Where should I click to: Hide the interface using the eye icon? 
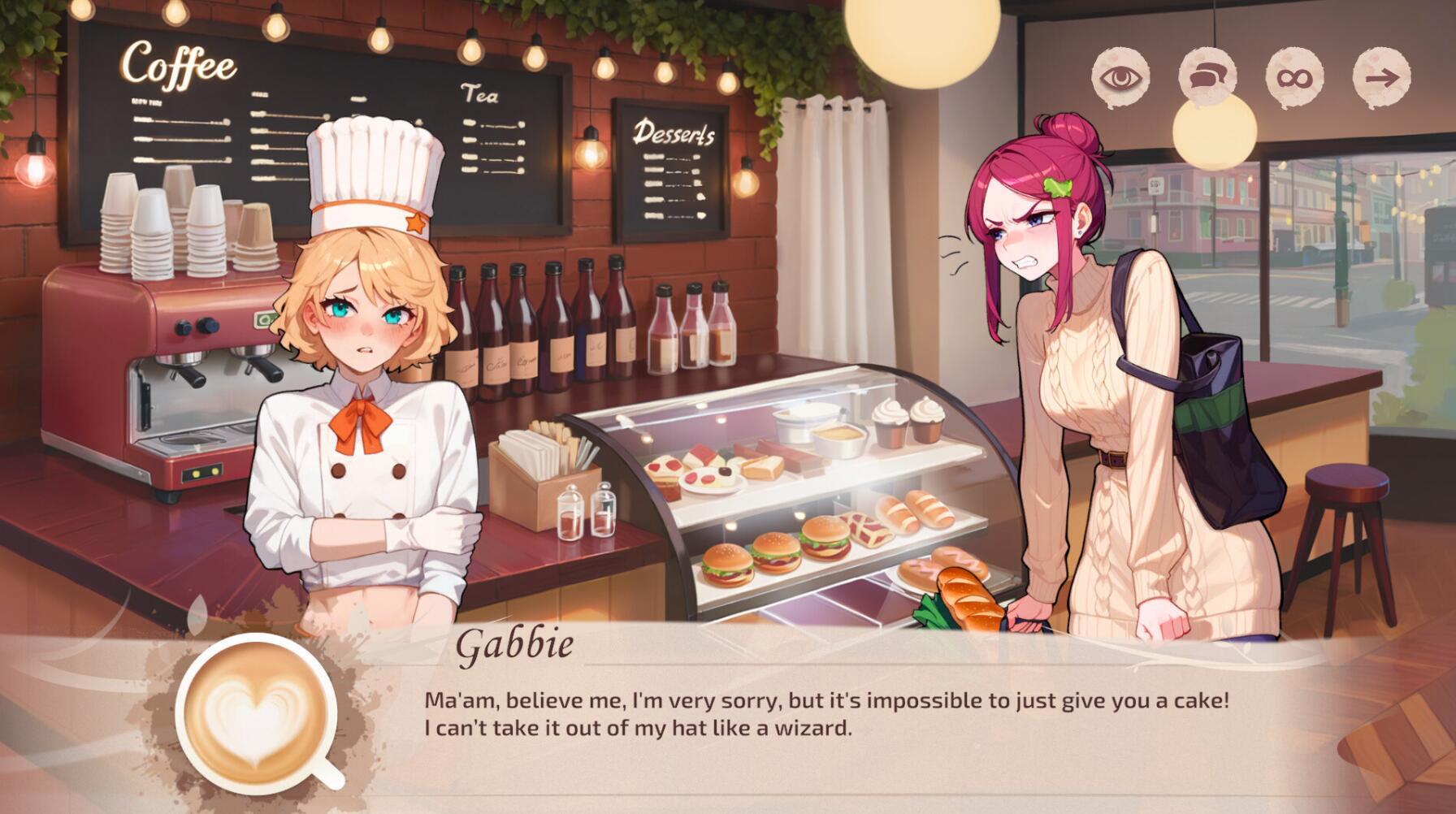point(1120,77)
